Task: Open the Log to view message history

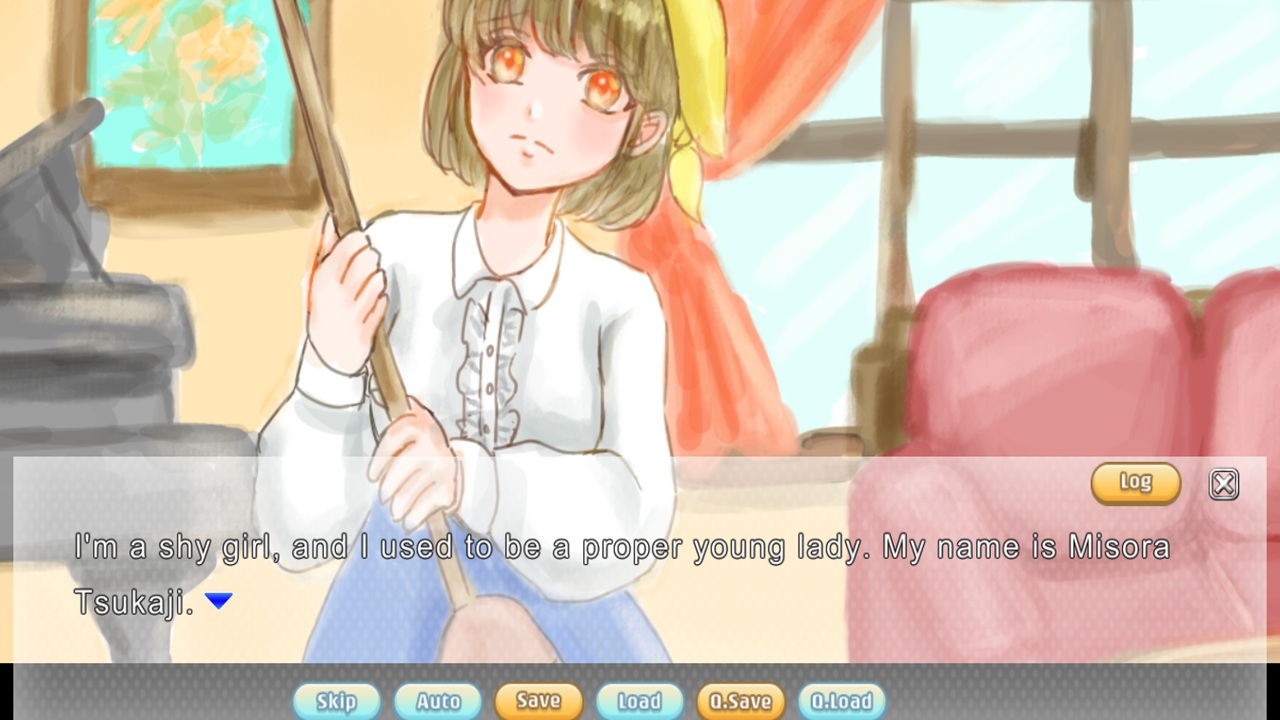Action: [x=1135, y=483]
